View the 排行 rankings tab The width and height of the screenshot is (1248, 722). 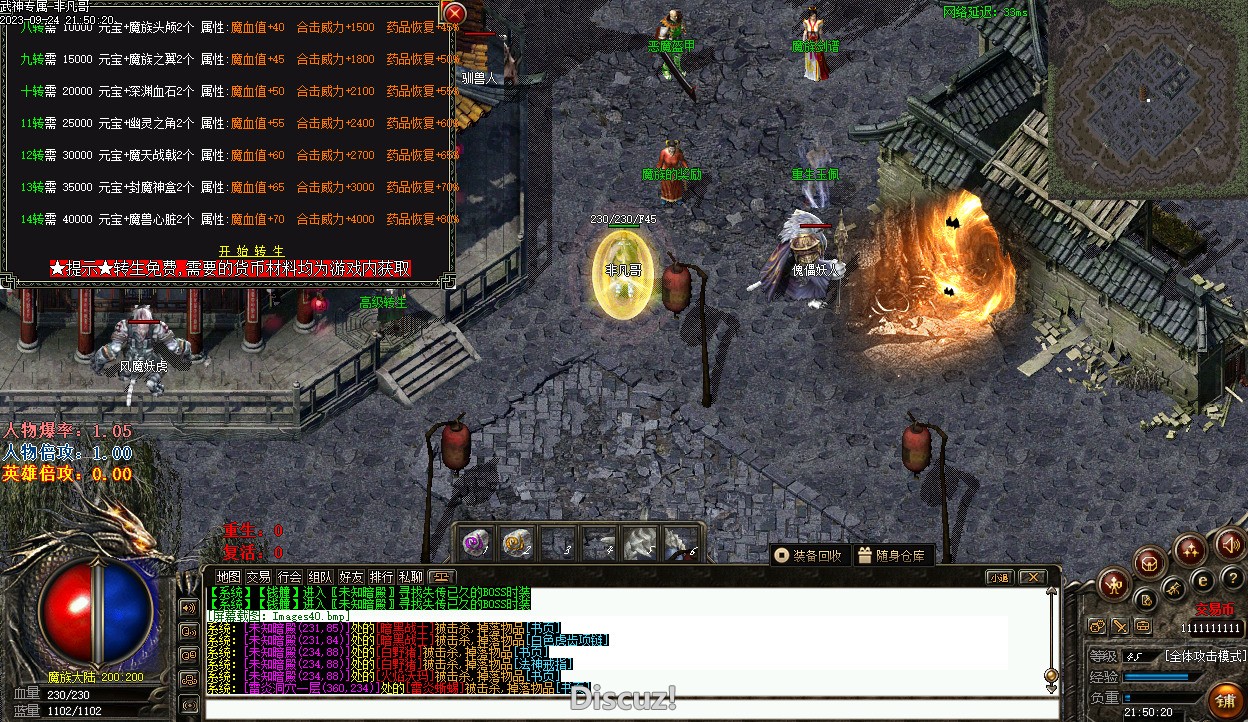(381, 577)
